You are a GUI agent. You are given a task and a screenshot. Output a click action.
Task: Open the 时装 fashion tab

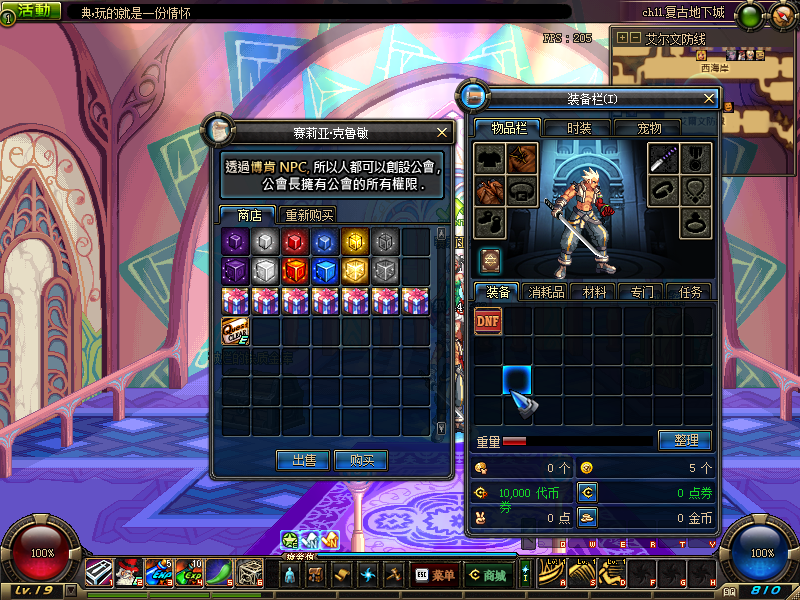point(579,128)
